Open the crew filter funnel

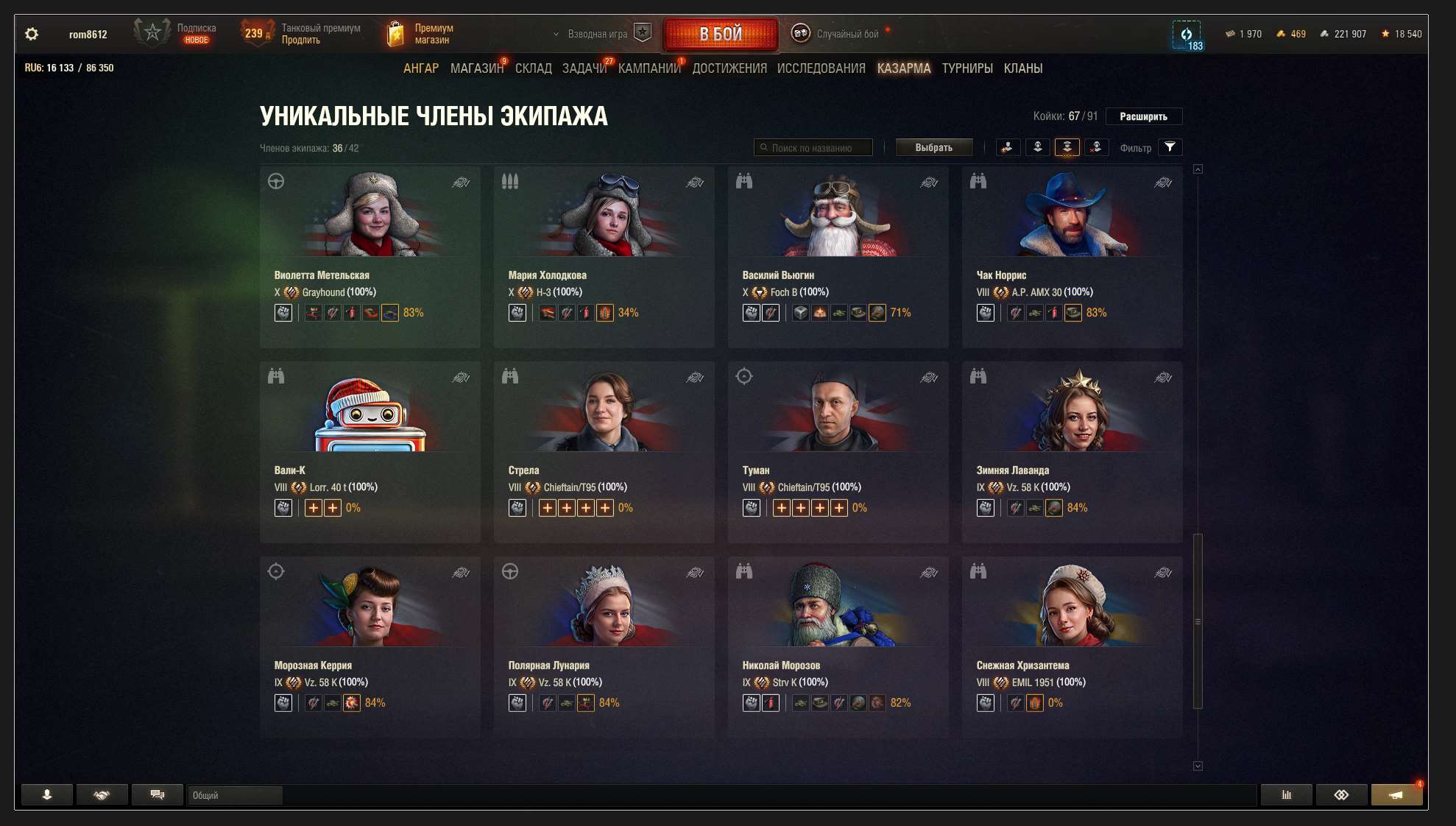1170,147
